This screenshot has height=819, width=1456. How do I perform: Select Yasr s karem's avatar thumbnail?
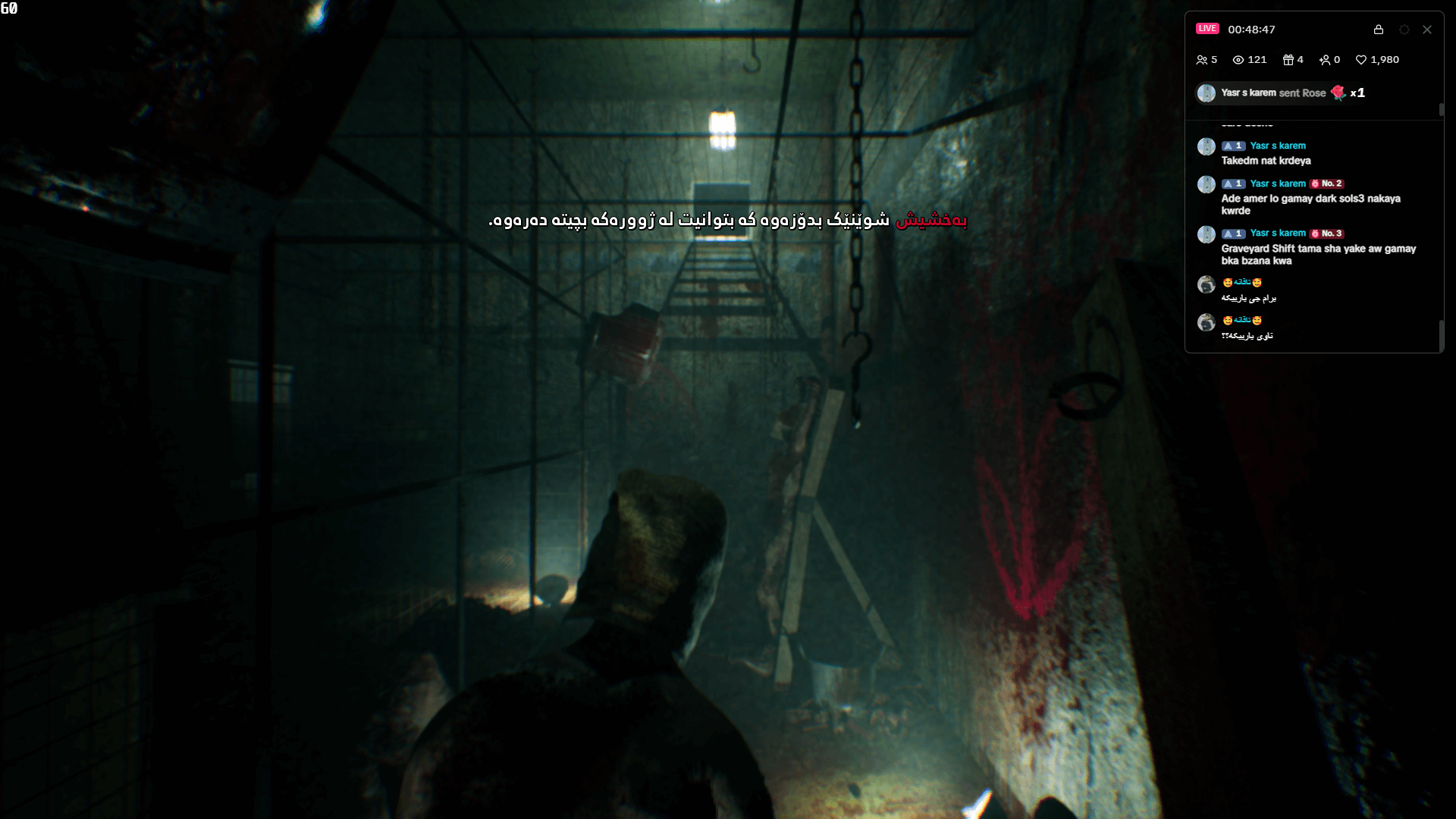coord(1207,147)
